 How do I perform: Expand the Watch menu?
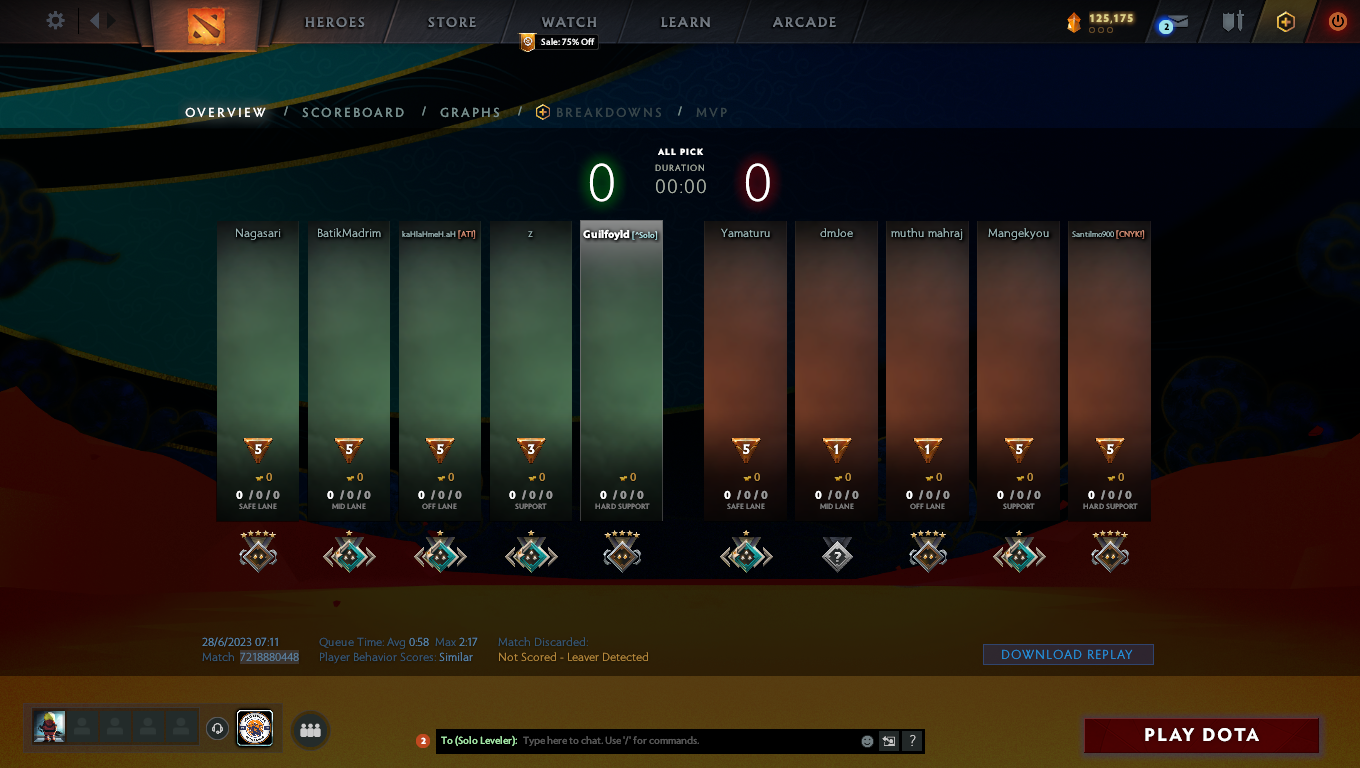coord(568,21)
